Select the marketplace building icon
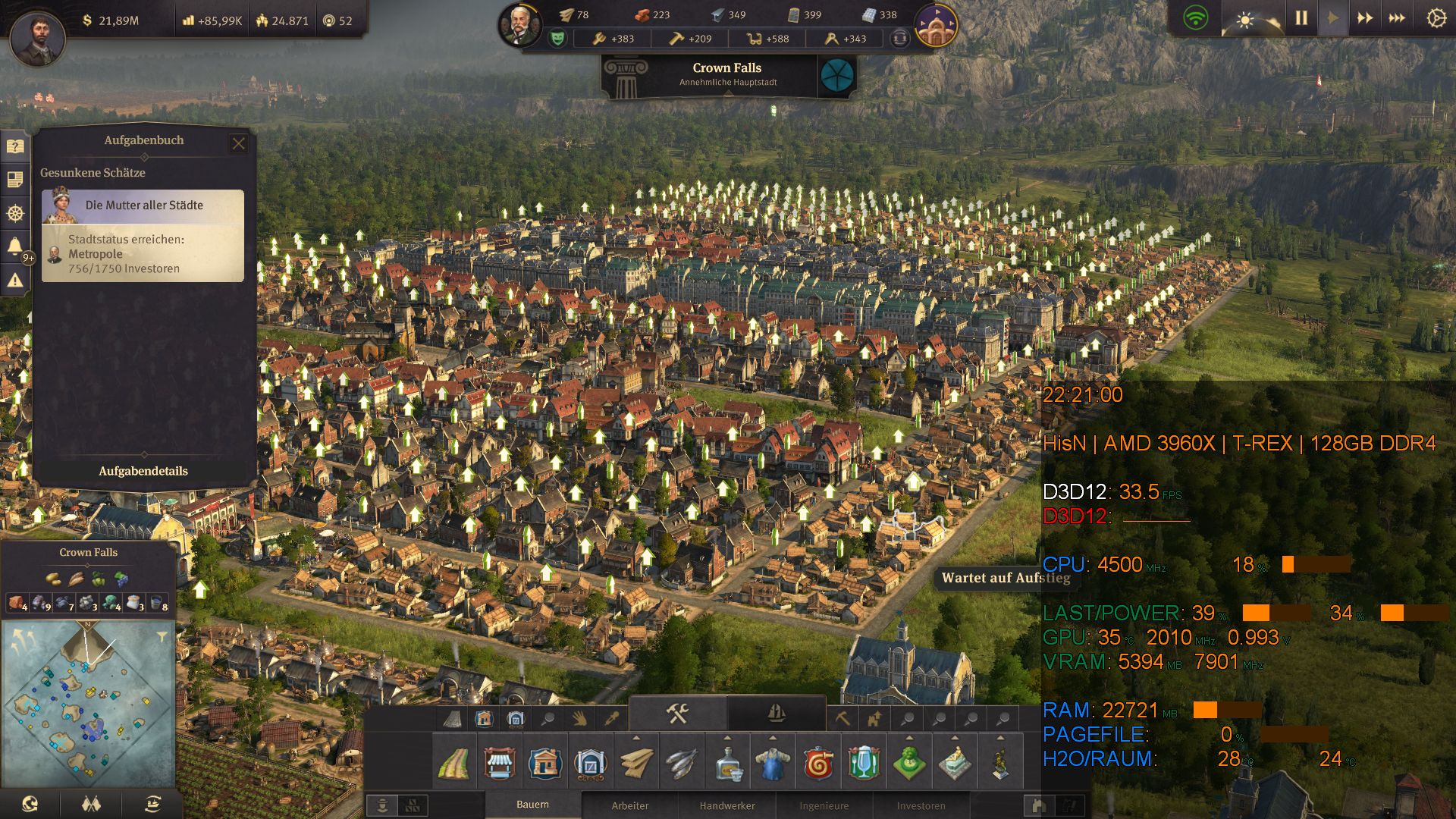 pyautogui.click(x=500, y=764)
